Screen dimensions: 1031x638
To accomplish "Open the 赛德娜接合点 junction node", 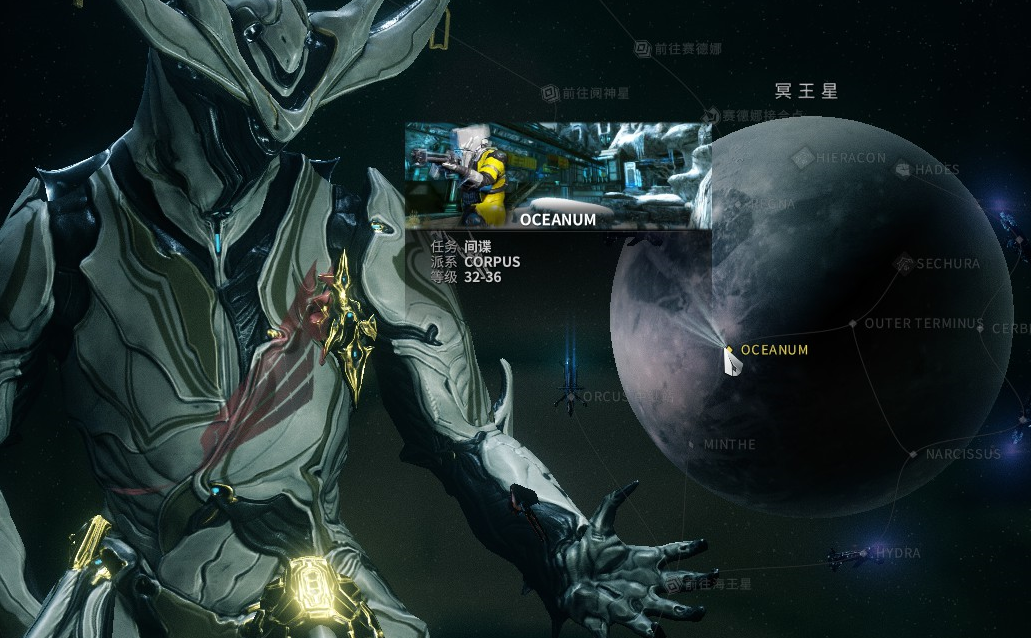I will pyautogui.click(x=711, y=116).
